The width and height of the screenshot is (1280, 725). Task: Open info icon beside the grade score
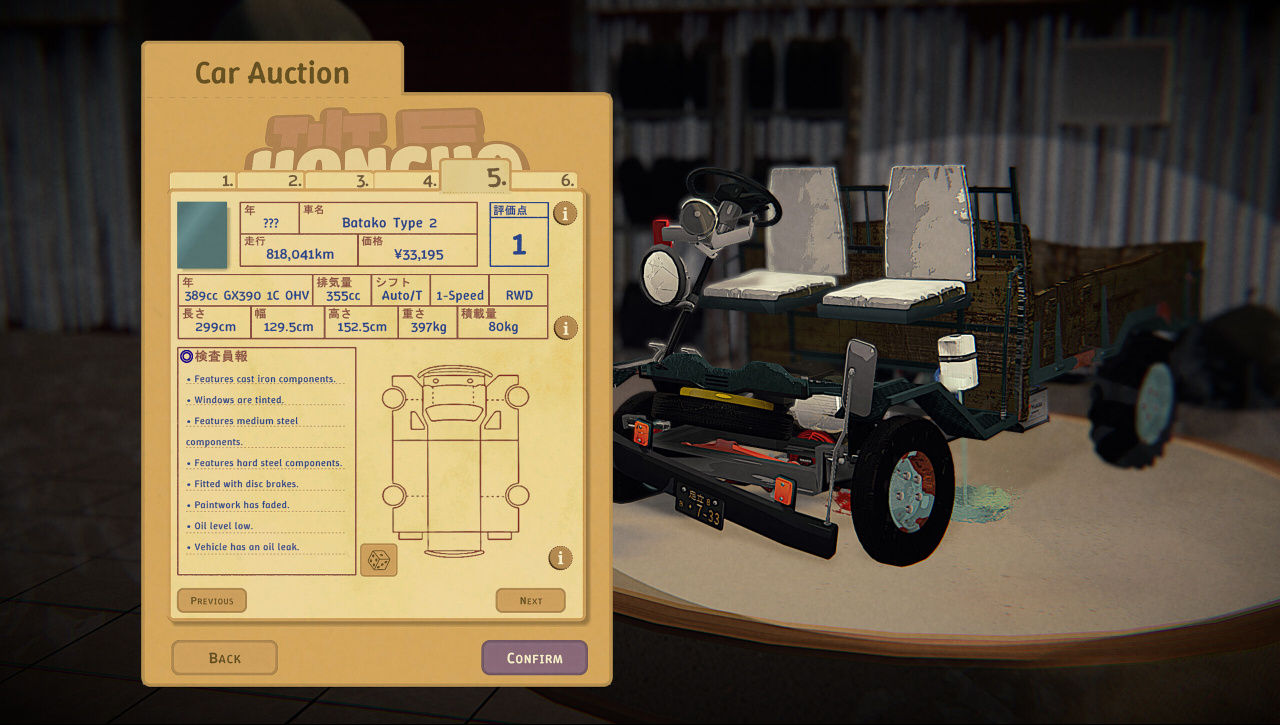click(x=565, y=213)
